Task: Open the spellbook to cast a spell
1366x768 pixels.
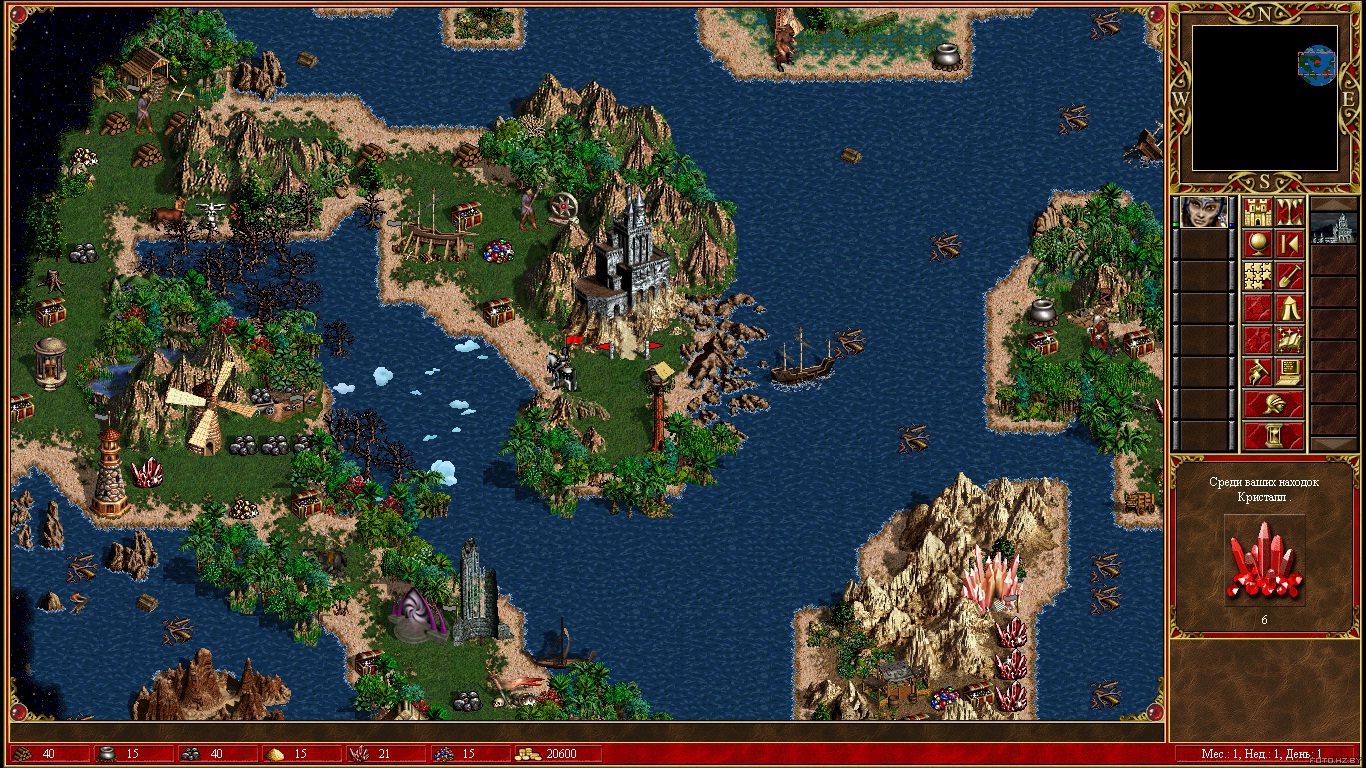Action: click(1289, 339)
